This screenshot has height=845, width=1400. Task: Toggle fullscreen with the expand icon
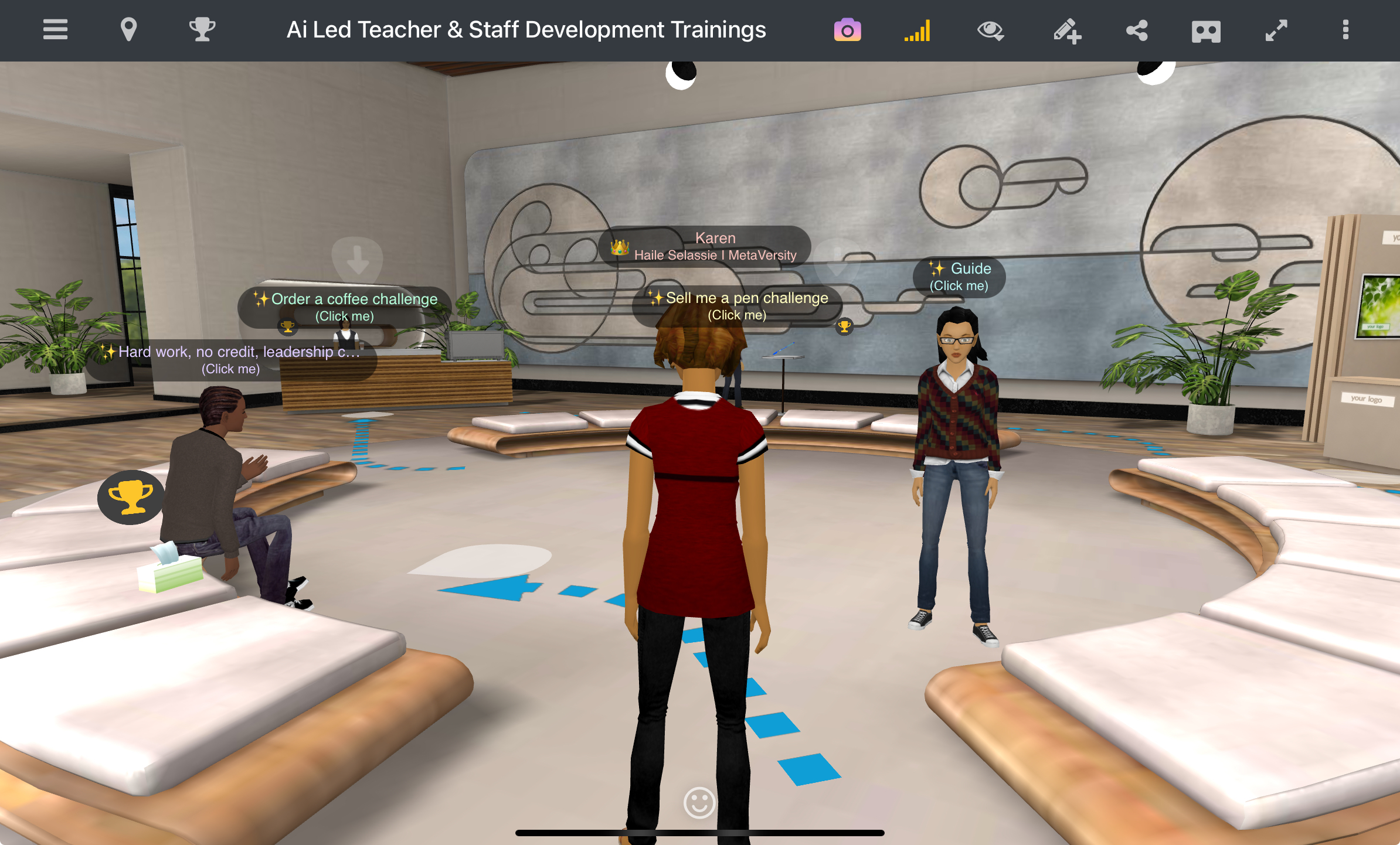(1276, 30)
